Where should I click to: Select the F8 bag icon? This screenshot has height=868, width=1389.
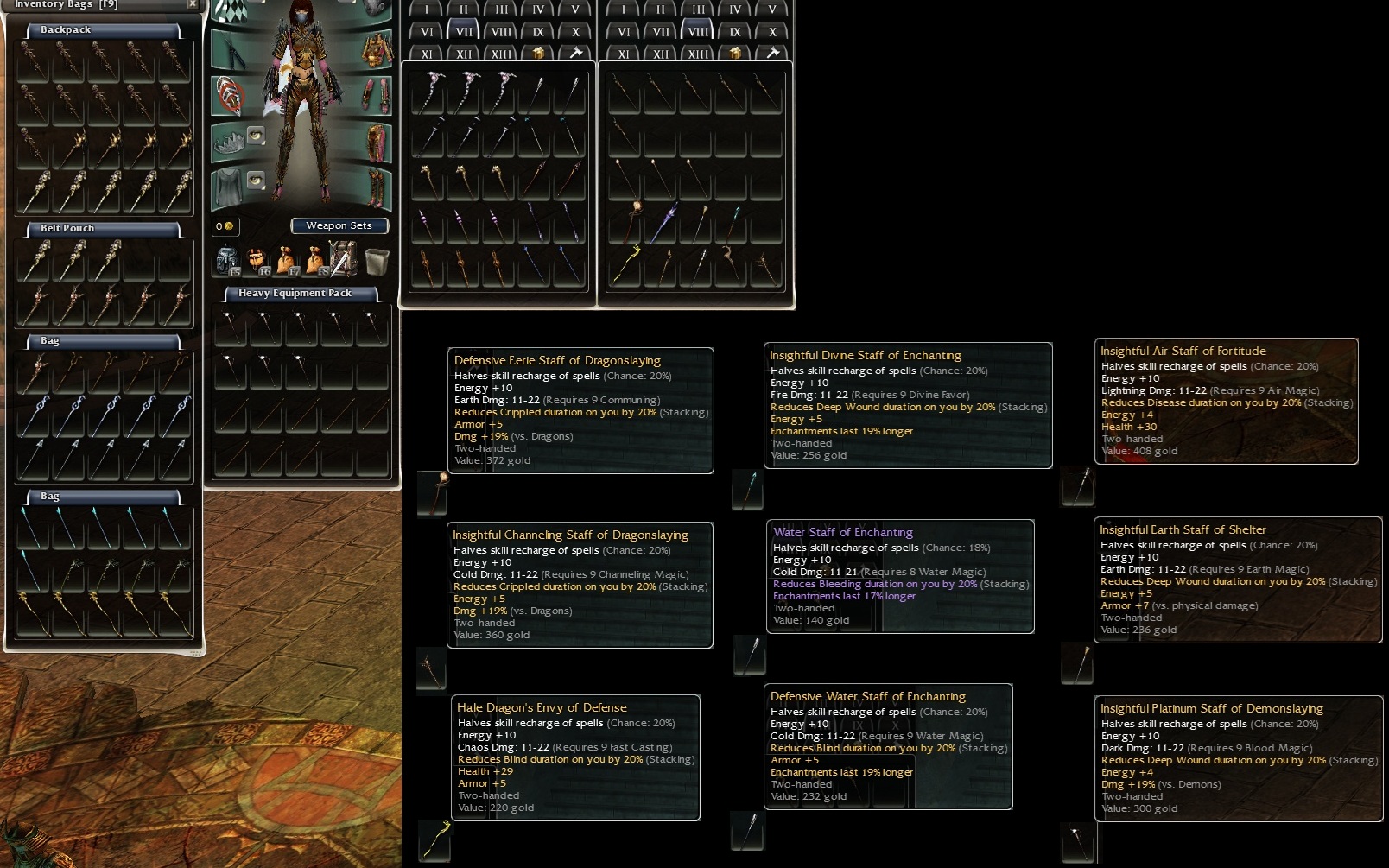point(314,260)
